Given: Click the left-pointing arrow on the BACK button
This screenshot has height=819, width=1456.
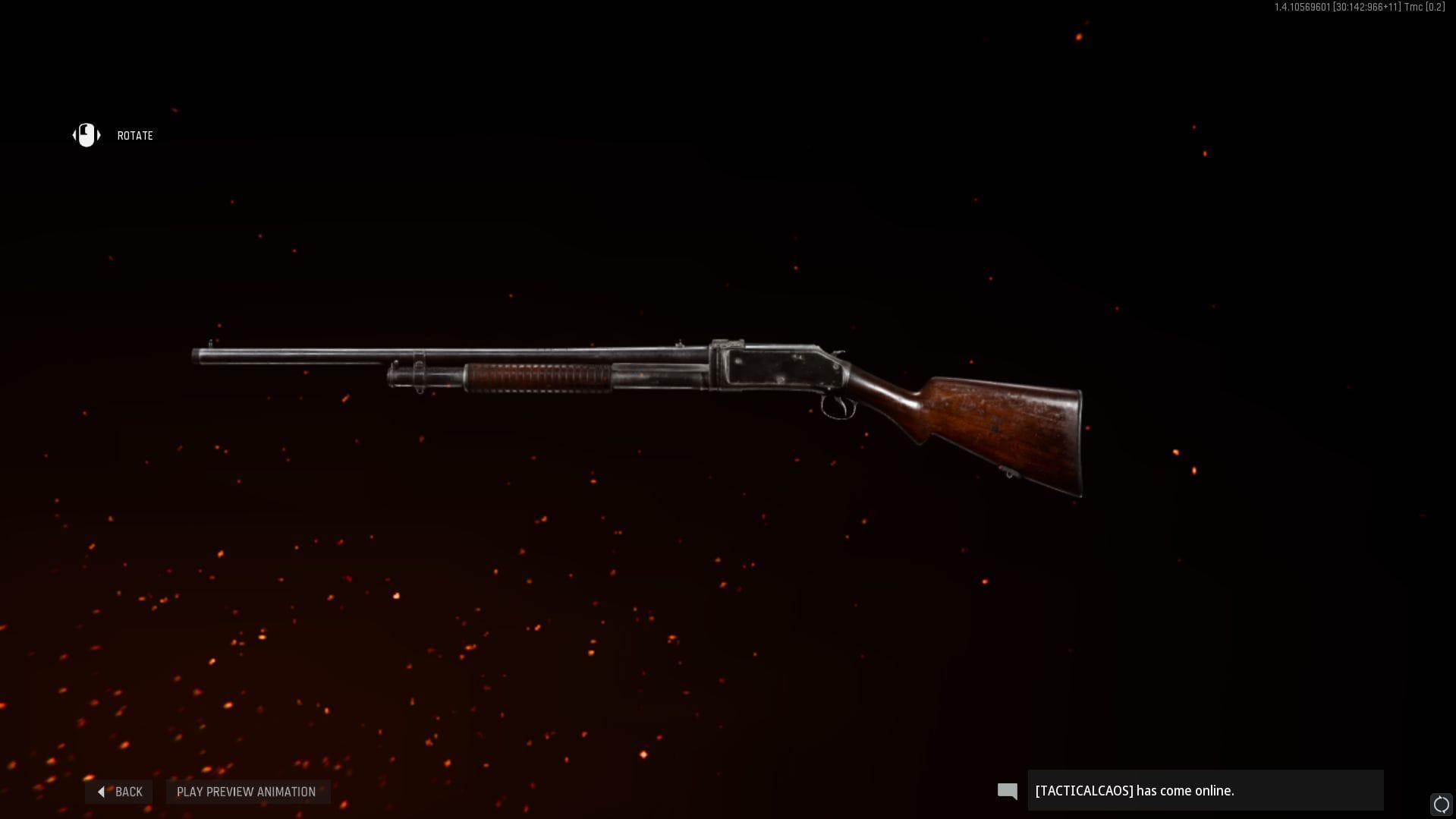Looking at the screenshot, I should 102,791.
